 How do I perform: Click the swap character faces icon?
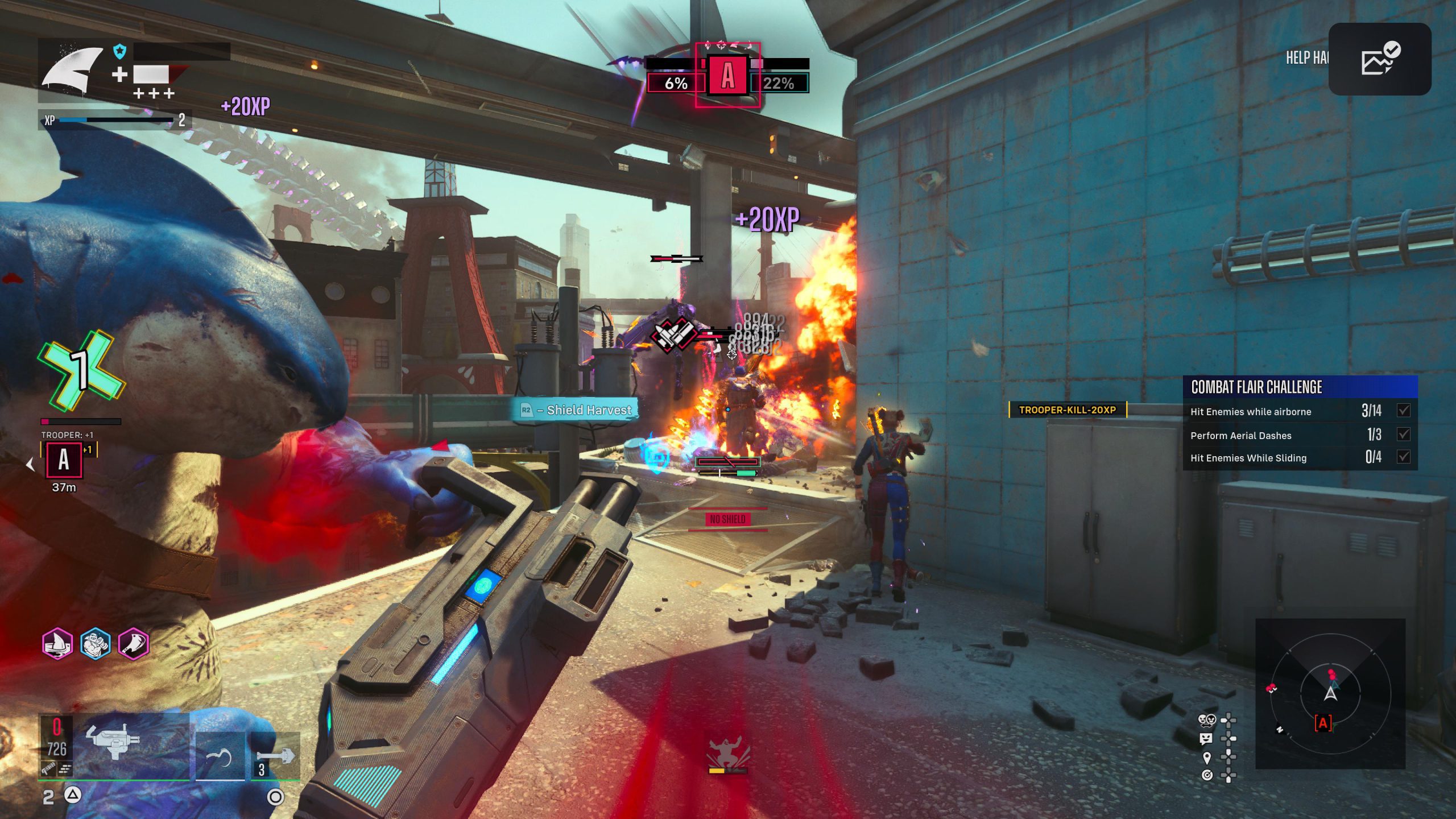click(x=1207, y=721)
